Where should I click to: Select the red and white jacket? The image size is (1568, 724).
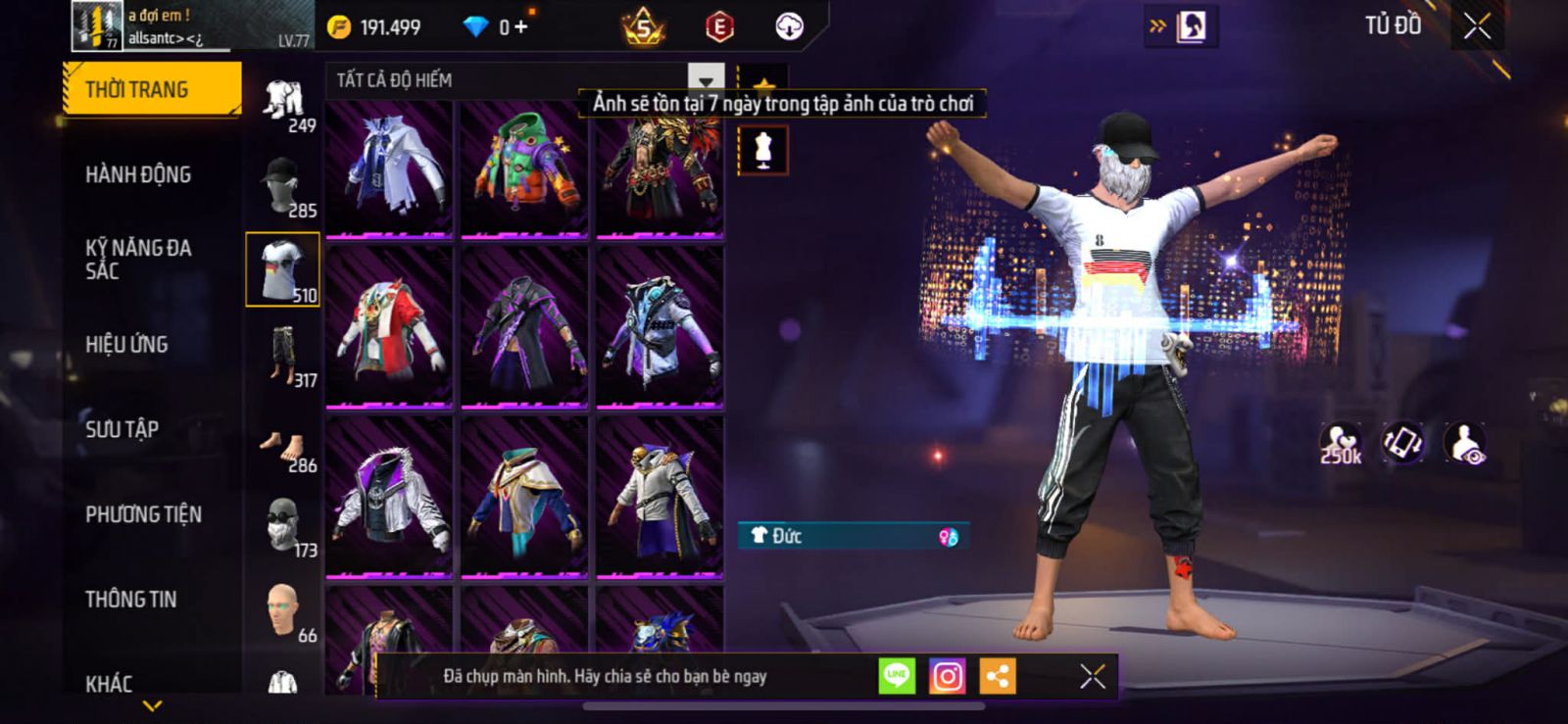coord(389,327)
